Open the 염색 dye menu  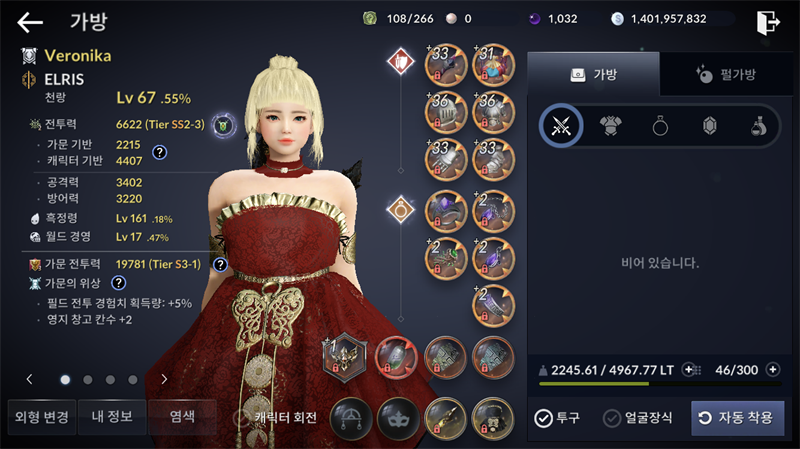[x=182, y=417]
